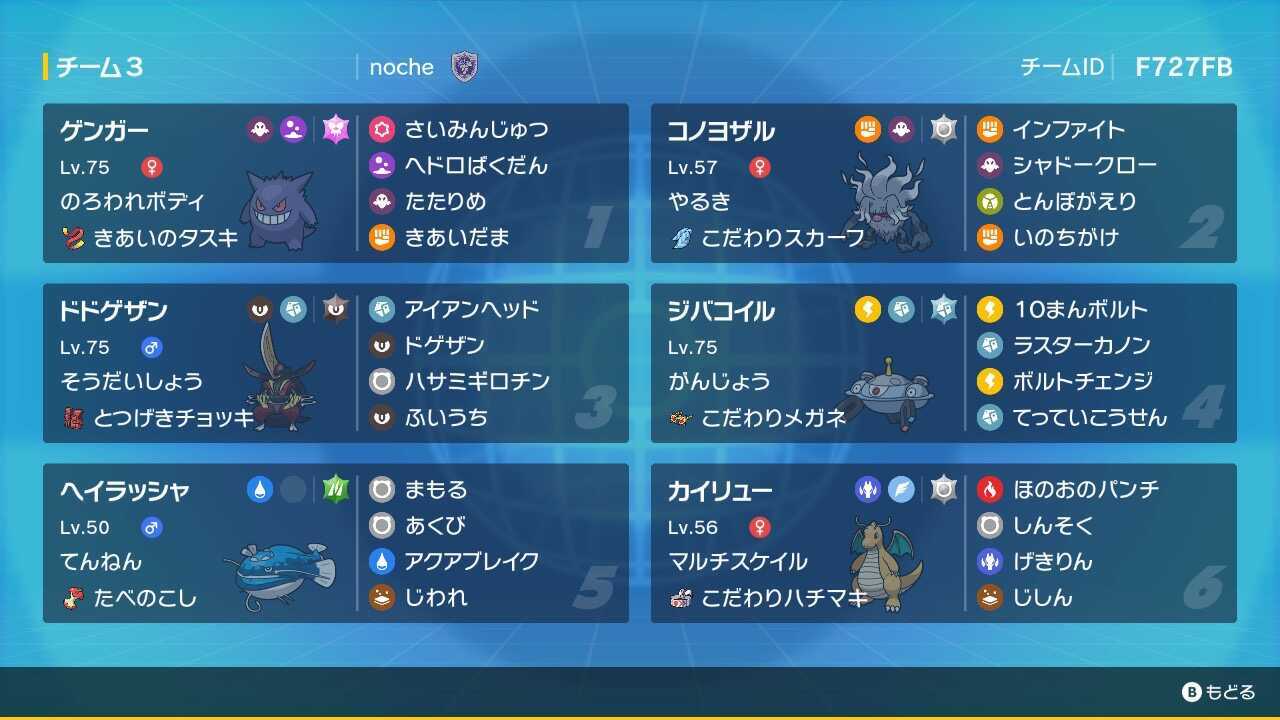Screen dimensions: 1280x720
Task: Click Annihilape's Choice Scarf item icon
Action: pyautogui.click(x=681, y=238)
